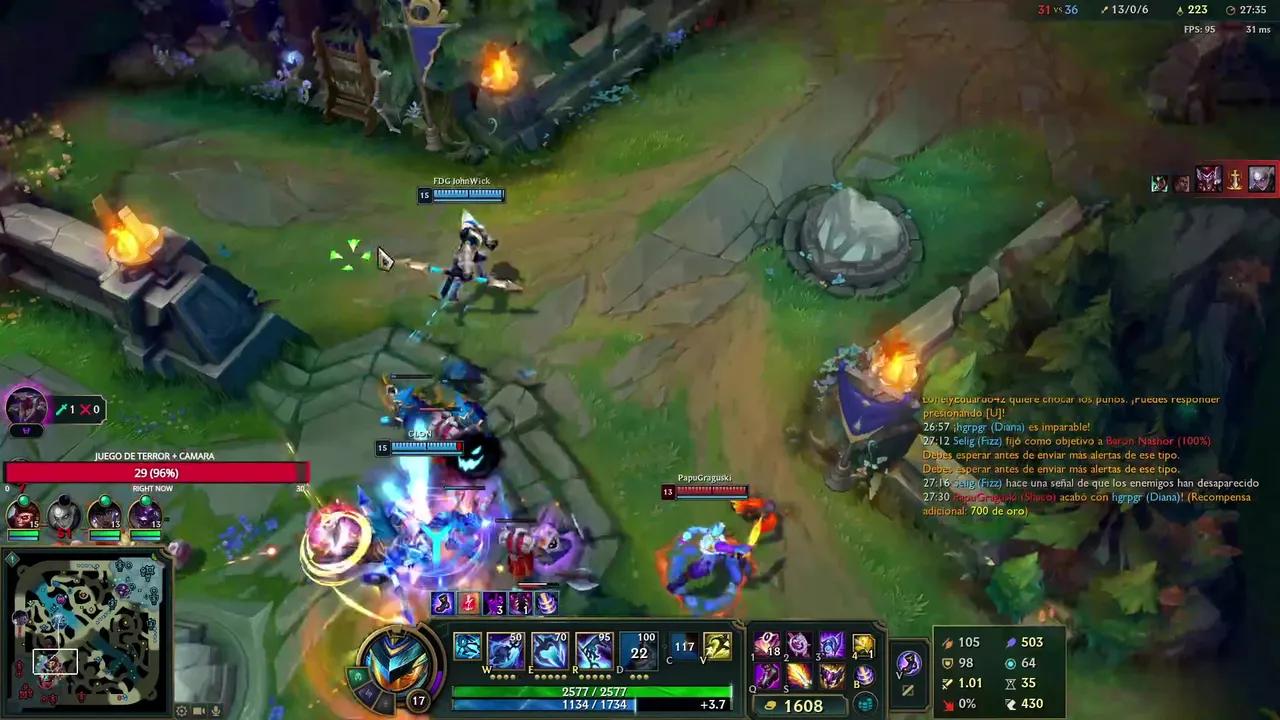This screenshot has width=1280, height=720.
Task: Activate the R ultimate ability icon
Action: pyautogui.click(x=595, y=650)
